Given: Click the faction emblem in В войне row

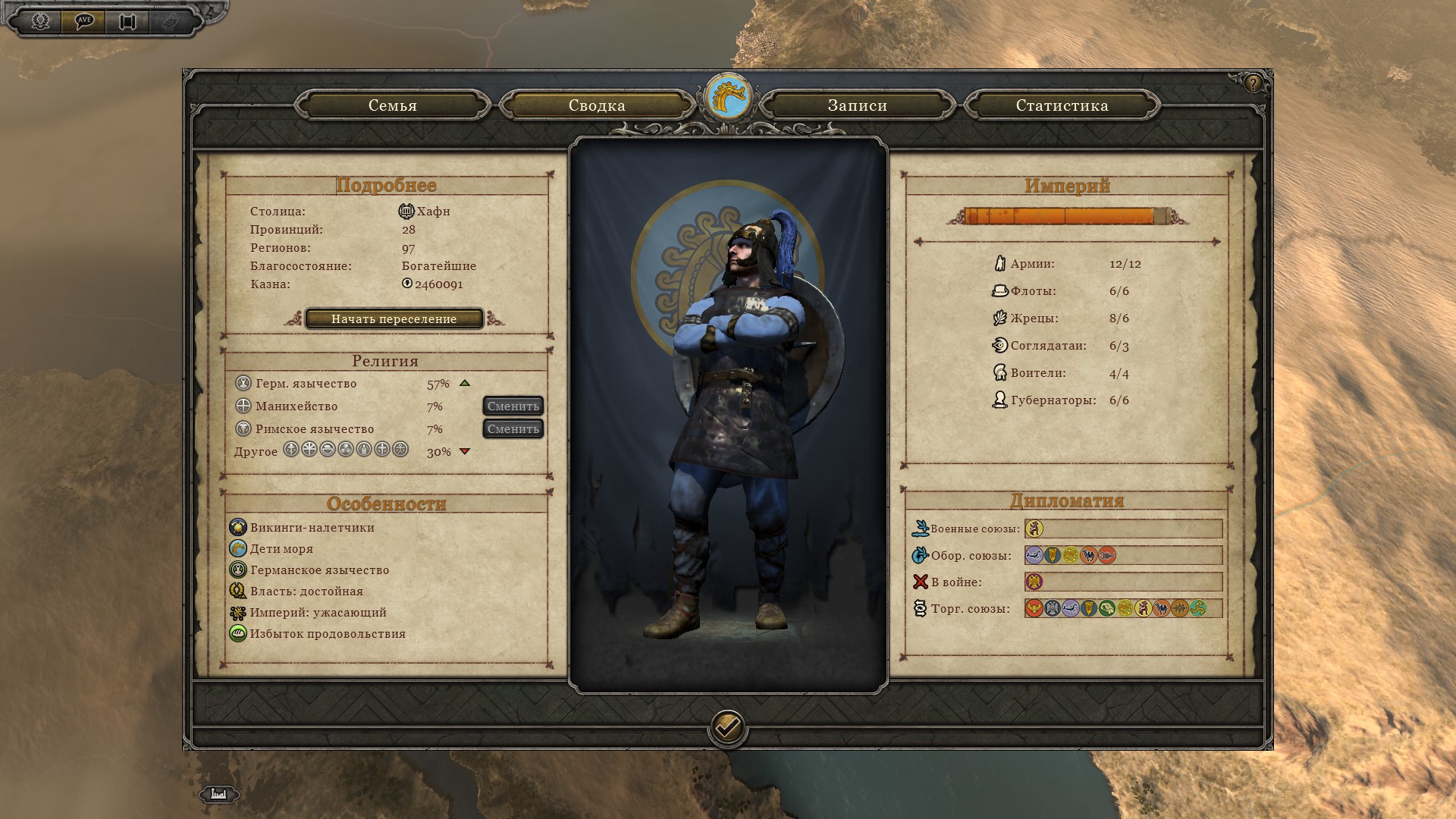Looking at the screenshot, I should click(1034, 582).
